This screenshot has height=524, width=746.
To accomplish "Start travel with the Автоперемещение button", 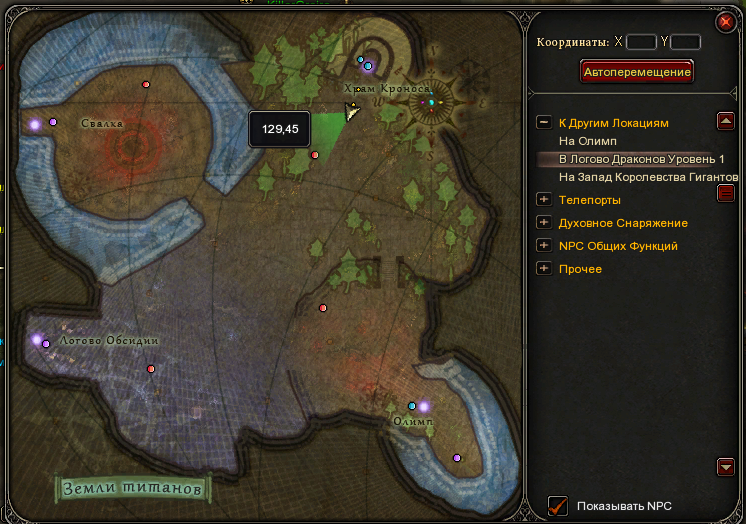I will coord(637,72).
